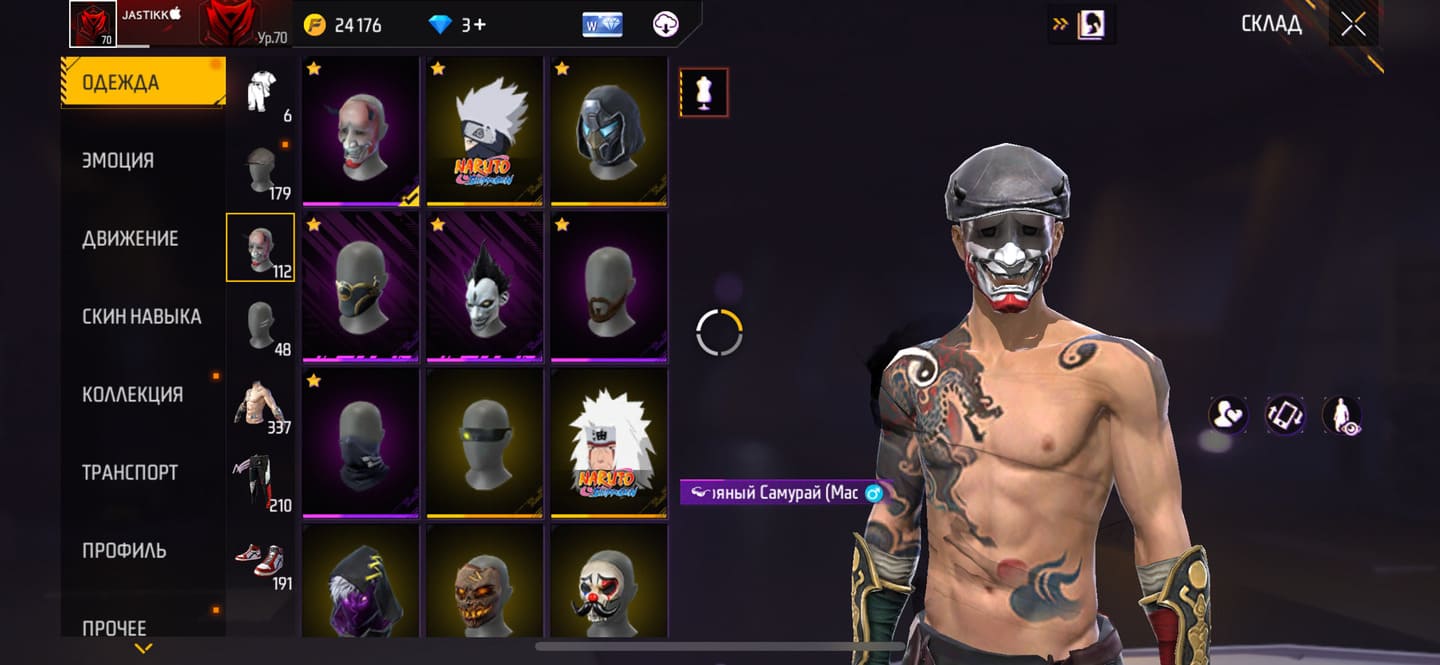The image size is (1440, 665).
Task: Equip the blue-eyed hooded robot helmet
Action: [x=609, y=130]
